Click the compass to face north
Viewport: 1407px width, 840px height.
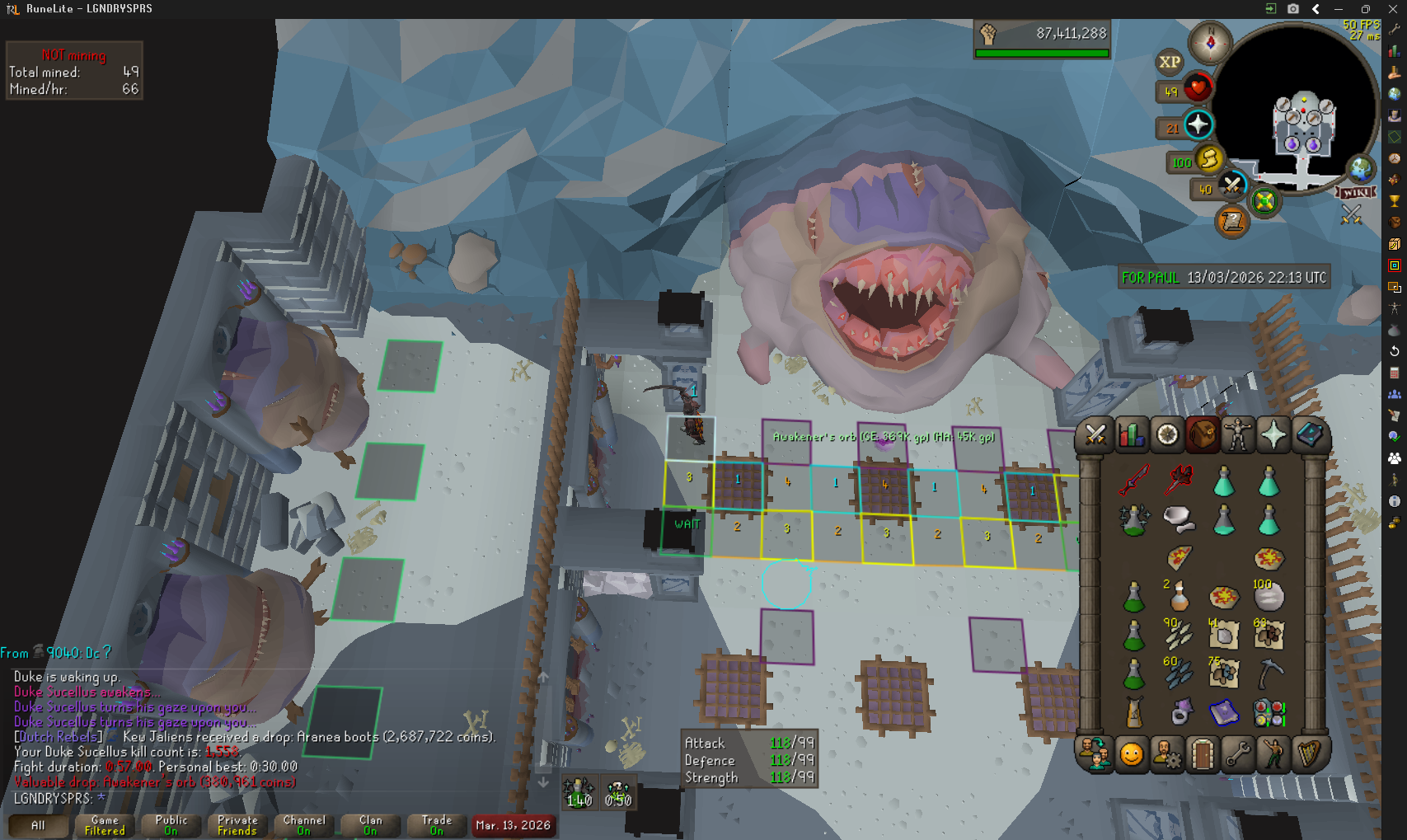click(1210, 42)
